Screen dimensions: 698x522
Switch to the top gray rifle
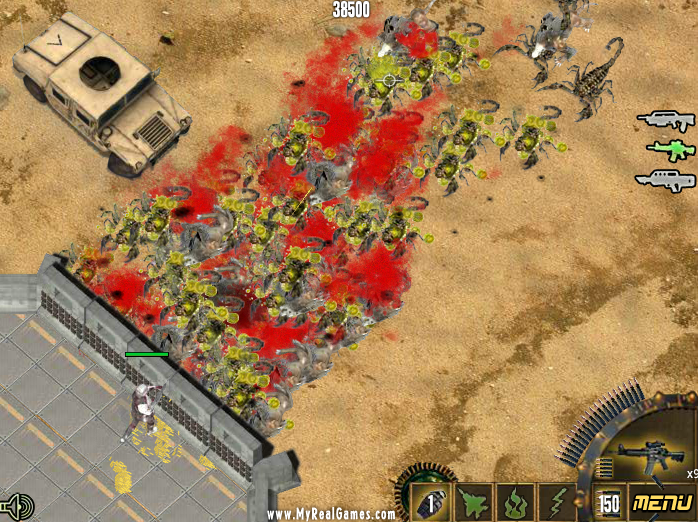point(665,121)
